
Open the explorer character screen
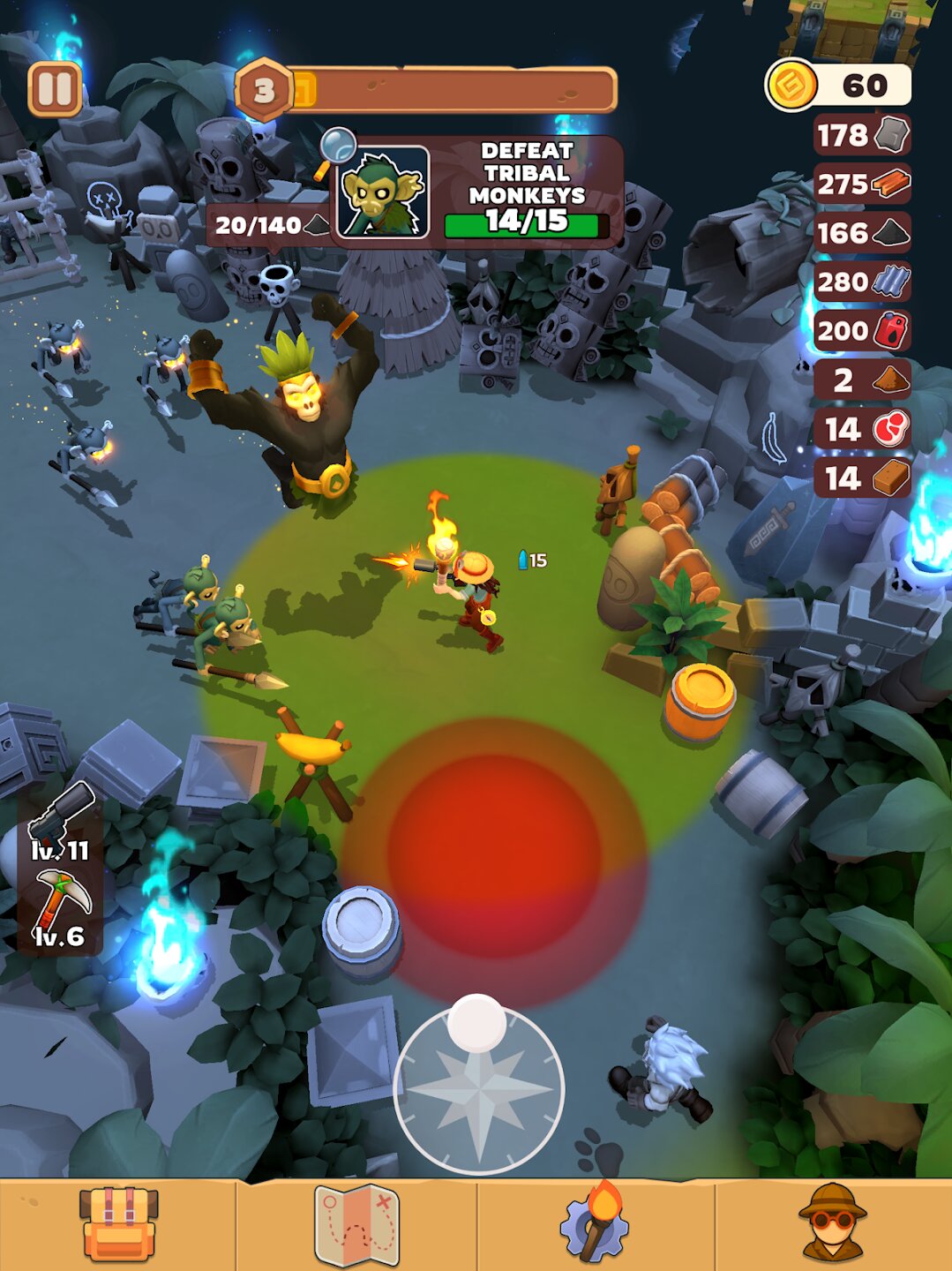pos(832,1223)
